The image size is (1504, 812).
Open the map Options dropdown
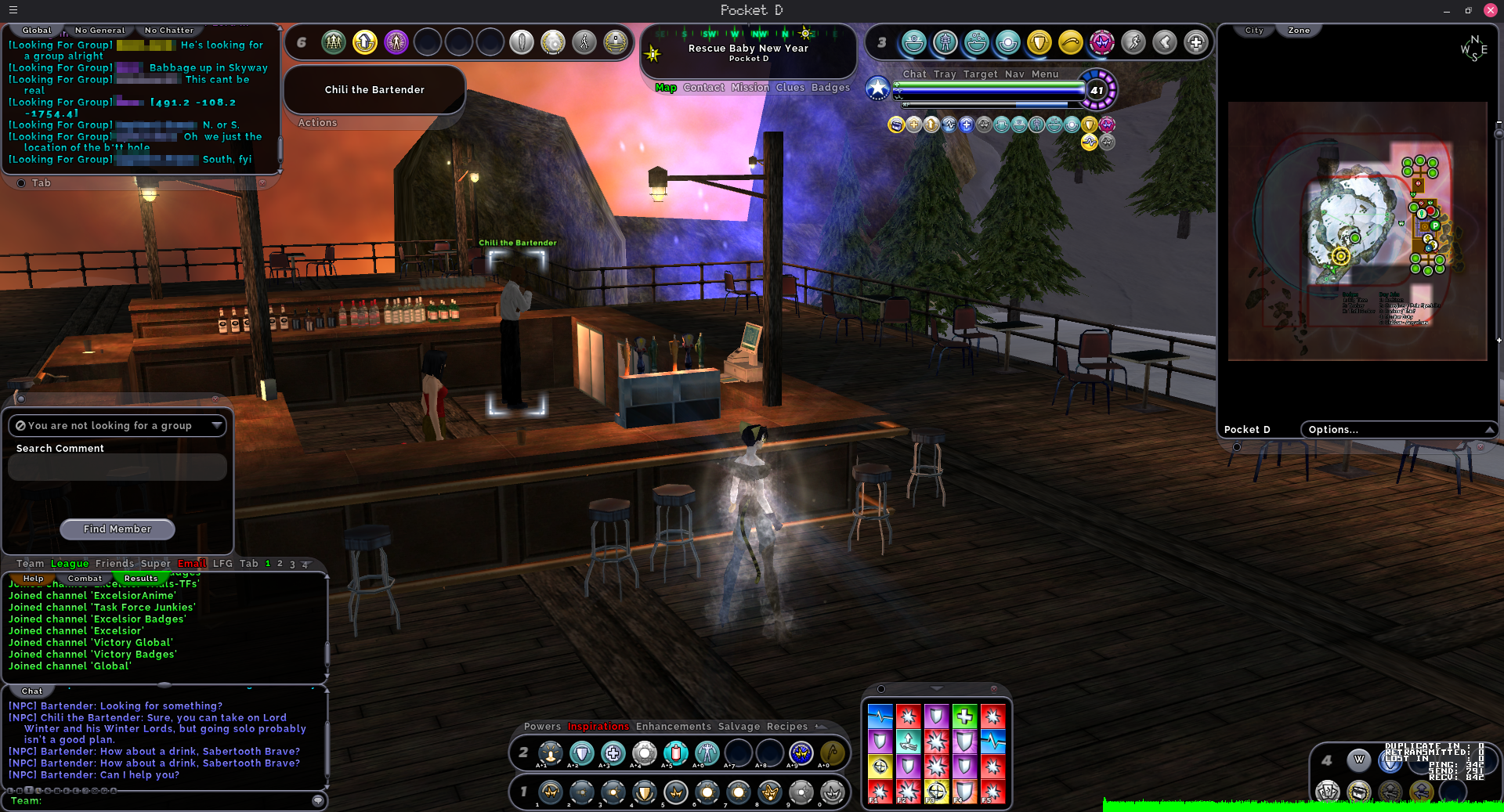(x=1398, y=430)
